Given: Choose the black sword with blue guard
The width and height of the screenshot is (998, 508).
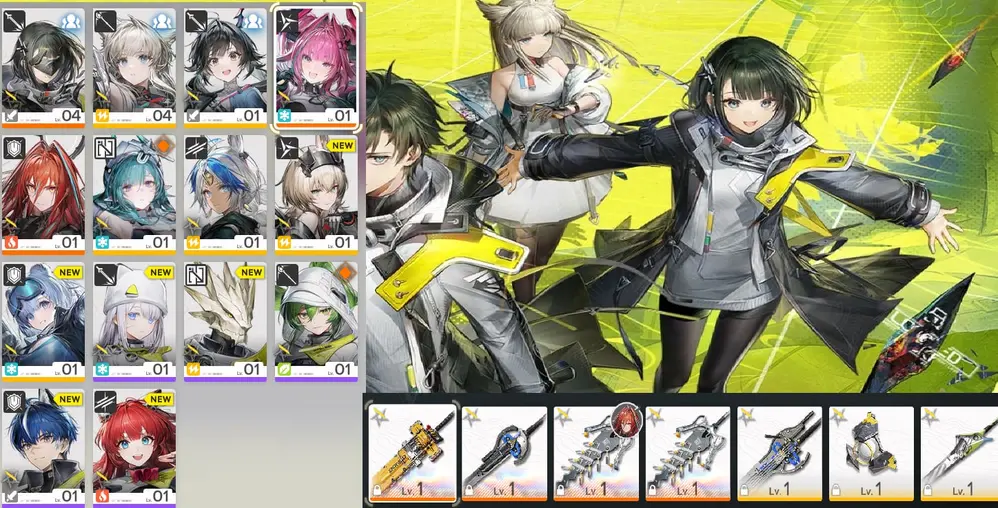Looking at the screenshot, I should tap(504, 453).
